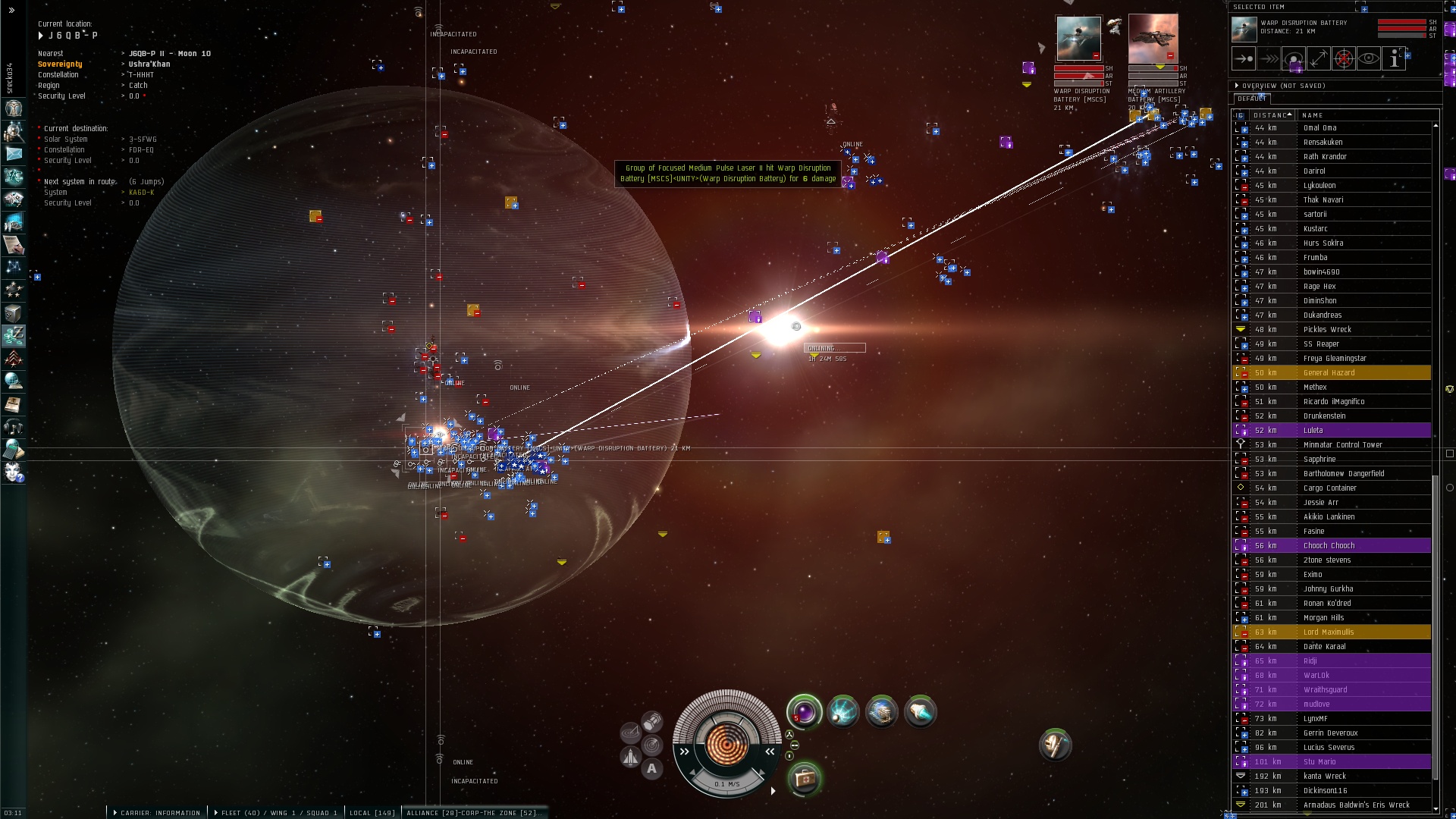Activate the medical kit repair module
Viewport: 1456px width, 819px height.
804,779
